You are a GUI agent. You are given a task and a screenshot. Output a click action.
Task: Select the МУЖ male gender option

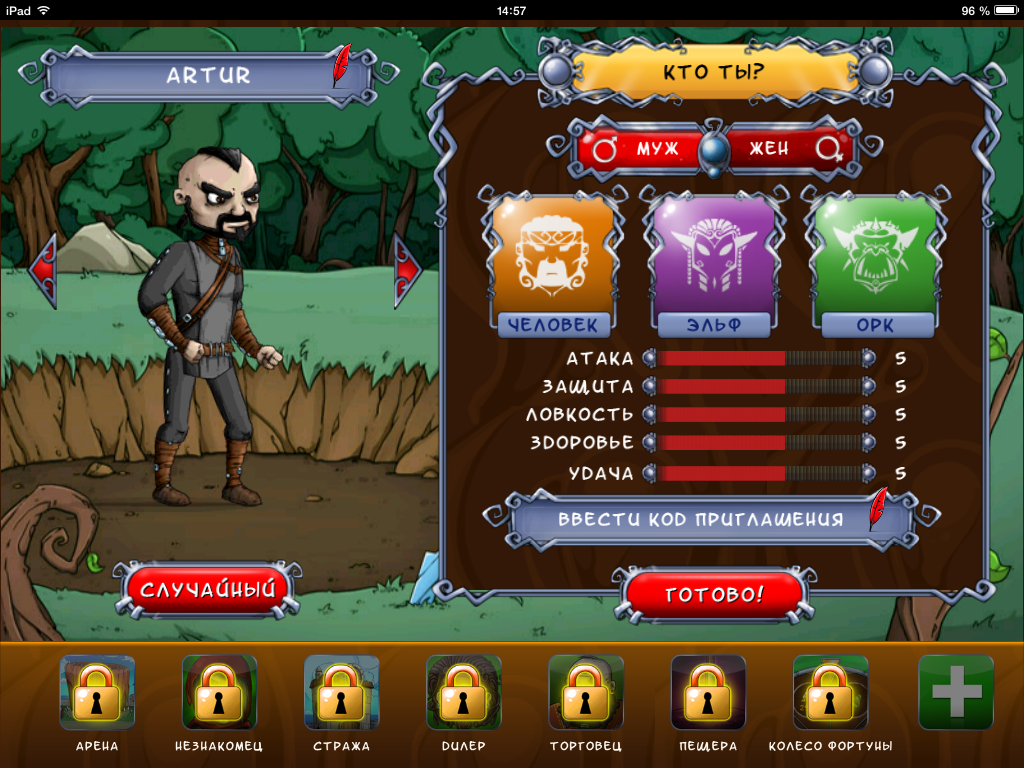coord(645,149)
